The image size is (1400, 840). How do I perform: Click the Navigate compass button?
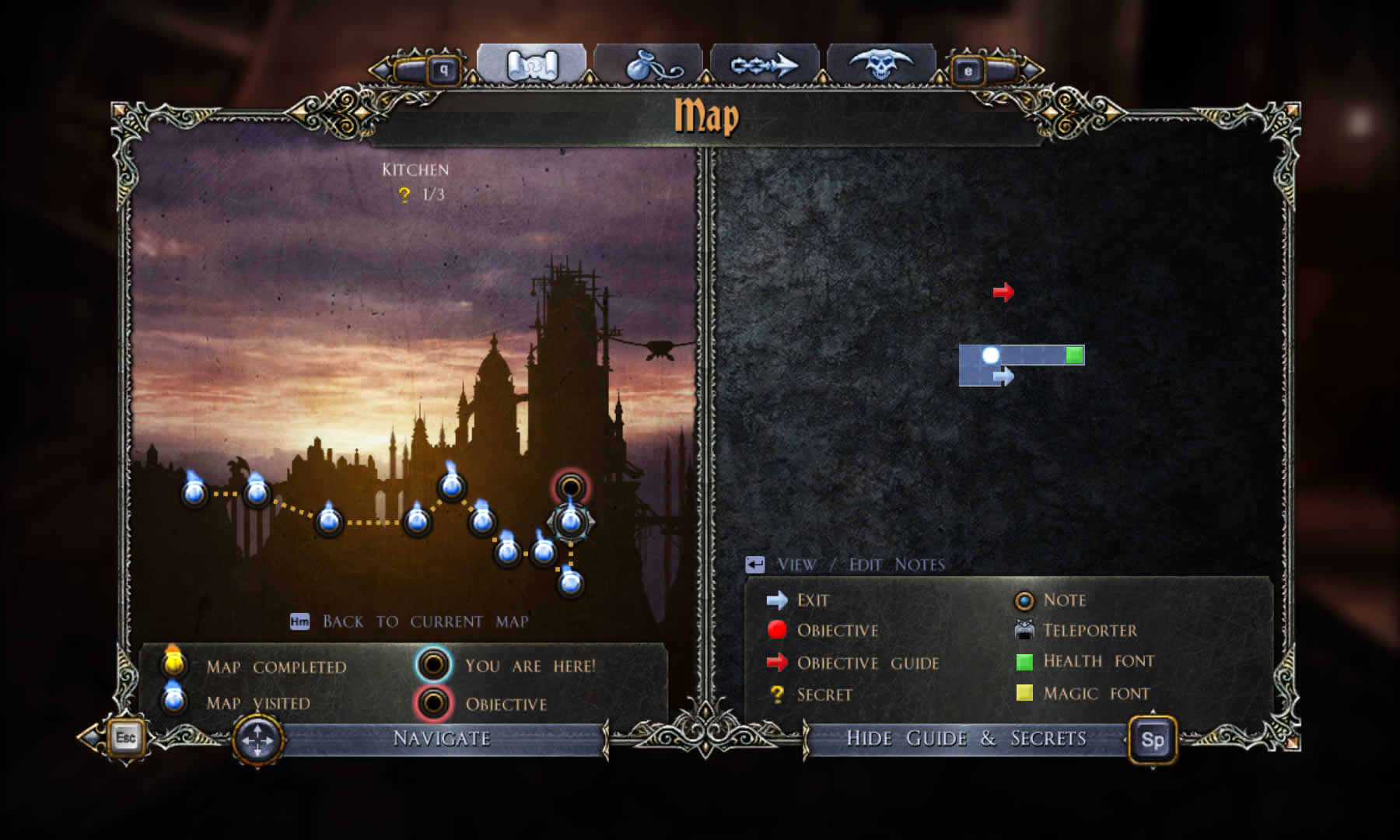coord(257,740)
